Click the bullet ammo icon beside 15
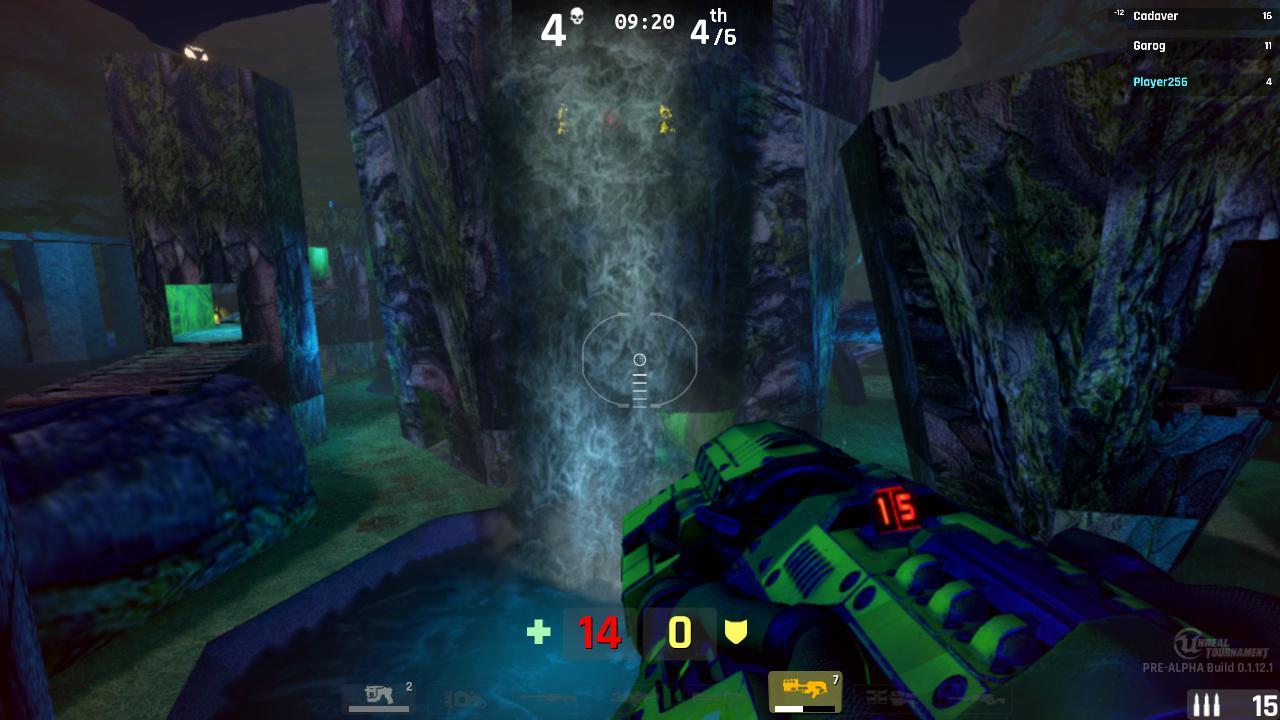Viewport: 1280px width, 720px height. (x=1205, y=706)
